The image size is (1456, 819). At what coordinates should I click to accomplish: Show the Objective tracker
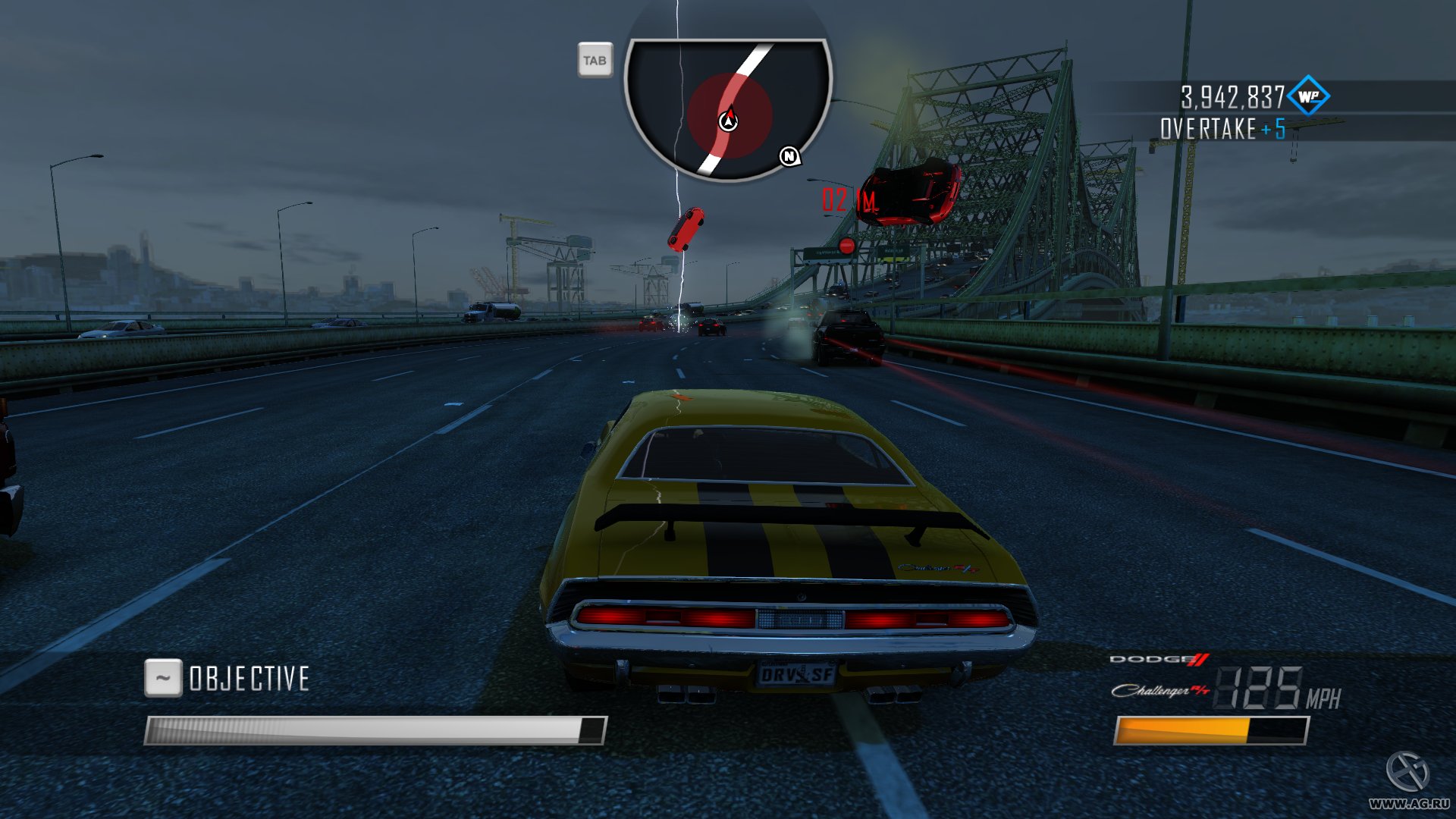[x=227, y=678]
